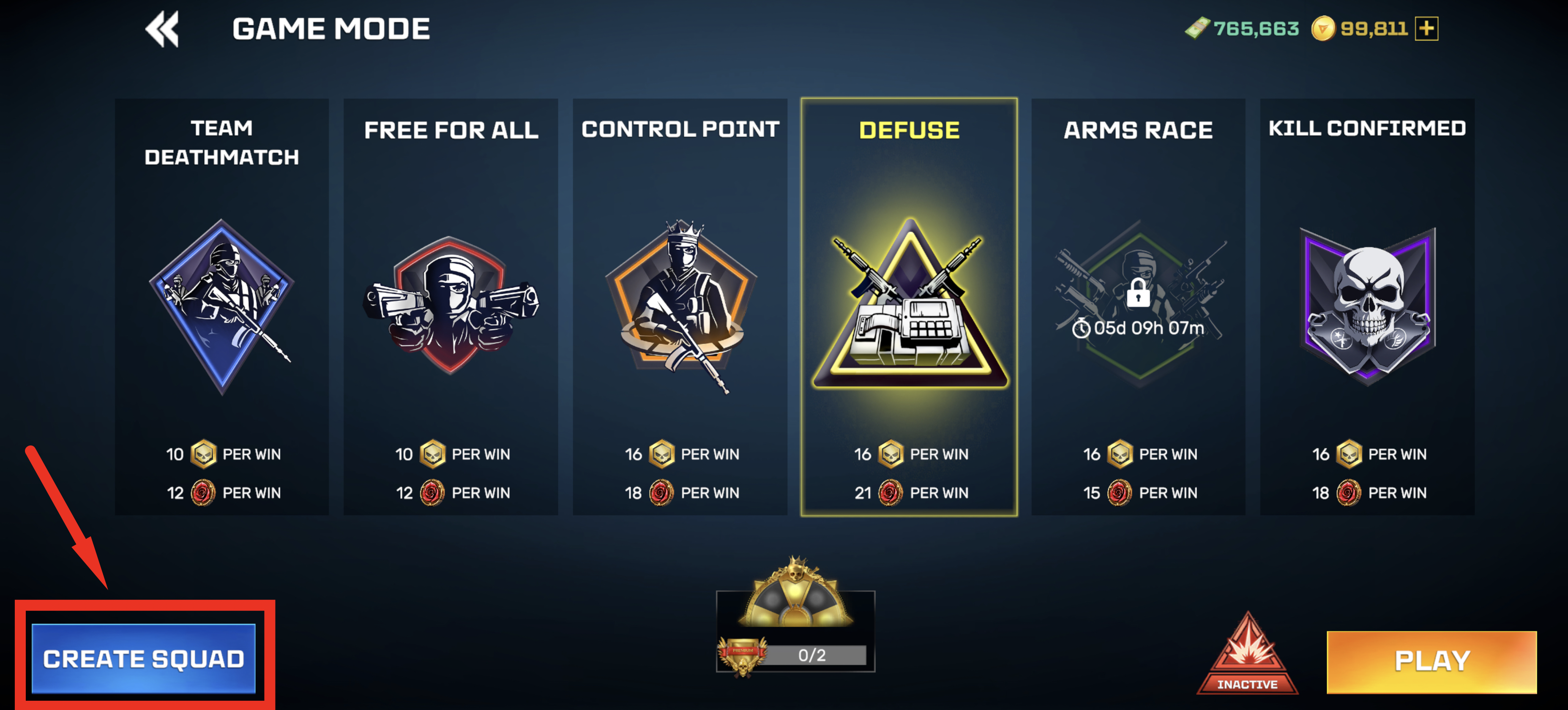Click the locked Arms Race mode
Viewport: 1568px width, 710px height.
[1138, 306]
